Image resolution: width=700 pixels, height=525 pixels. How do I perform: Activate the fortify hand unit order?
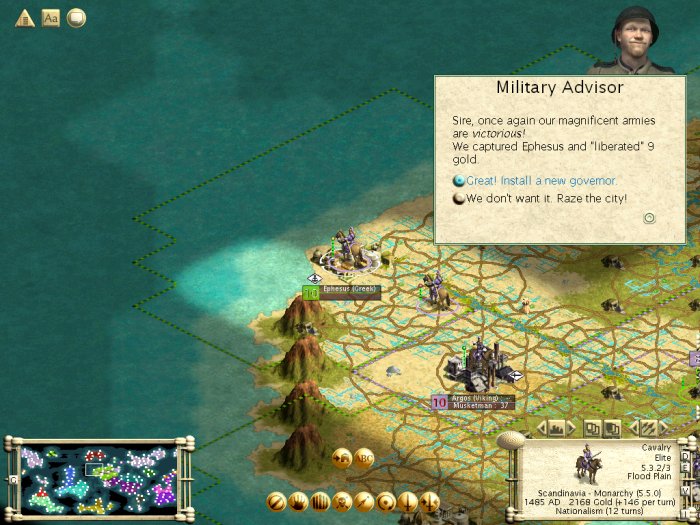(x=298, y=501)
